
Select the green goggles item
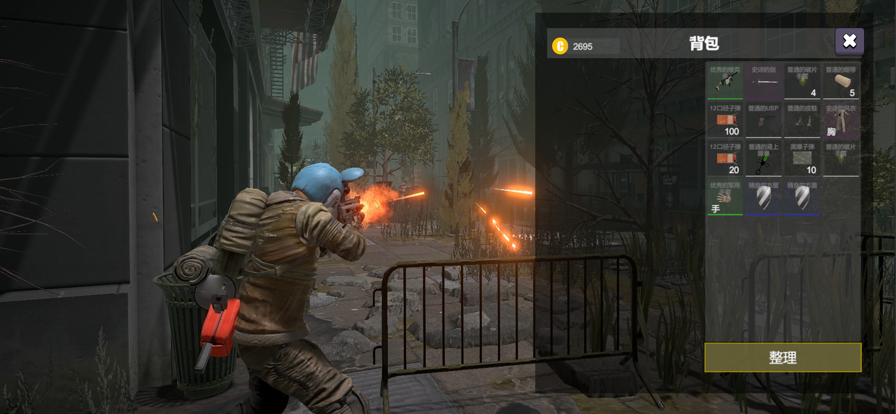pyautogui.click(x=764, y=158)
